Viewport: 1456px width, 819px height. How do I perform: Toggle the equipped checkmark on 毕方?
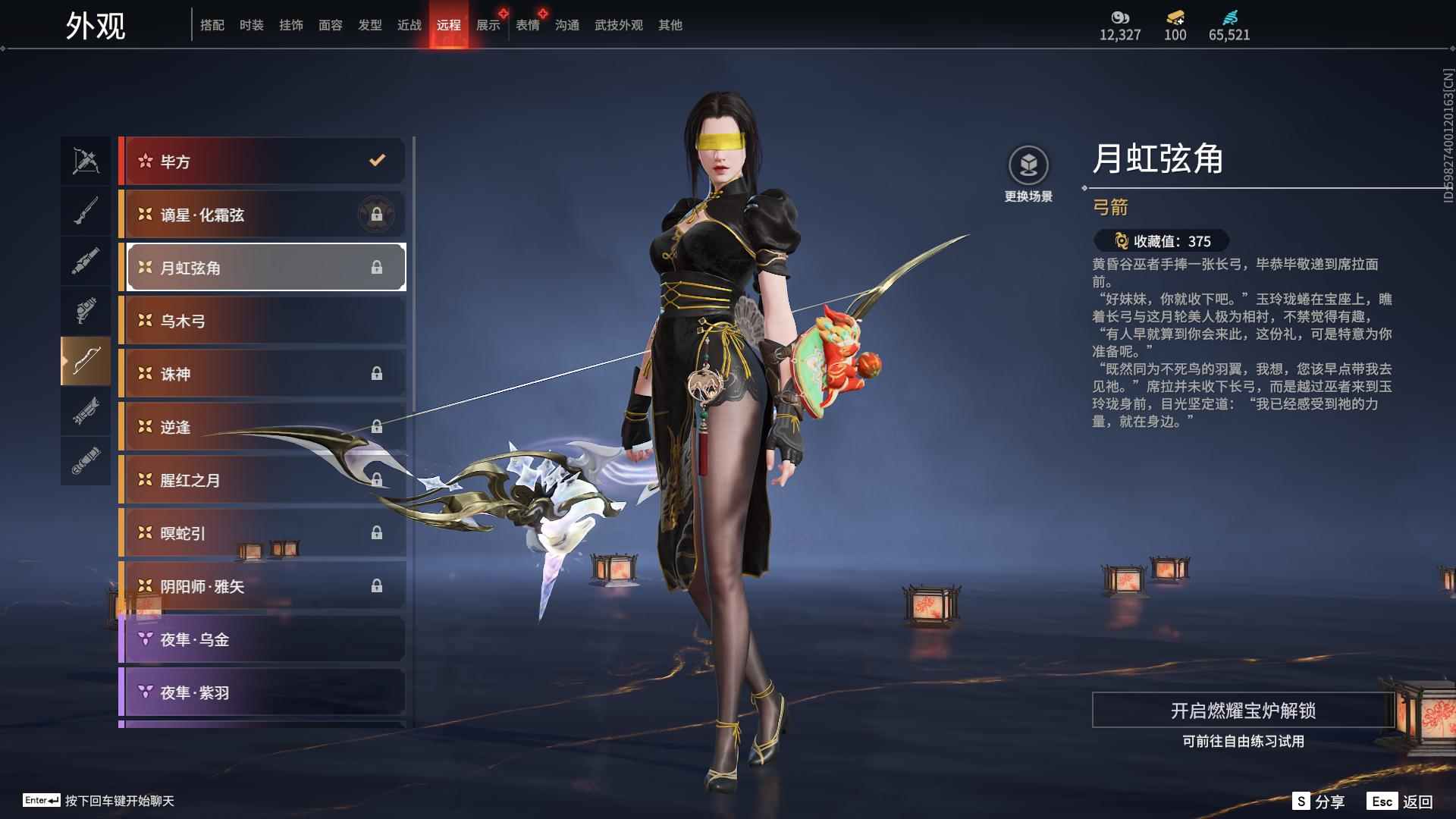[x=375, y=160]
